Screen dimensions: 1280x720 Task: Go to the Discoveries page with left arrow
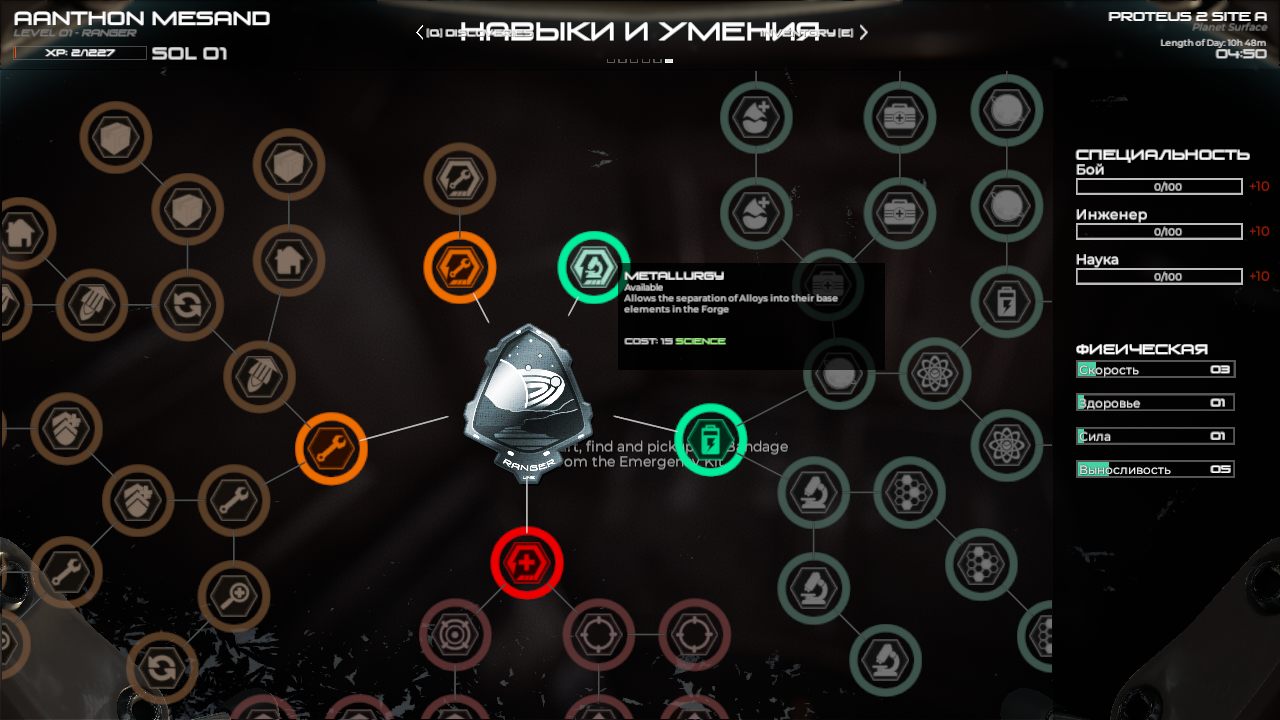pyautogui.click(x=421, y=33)
